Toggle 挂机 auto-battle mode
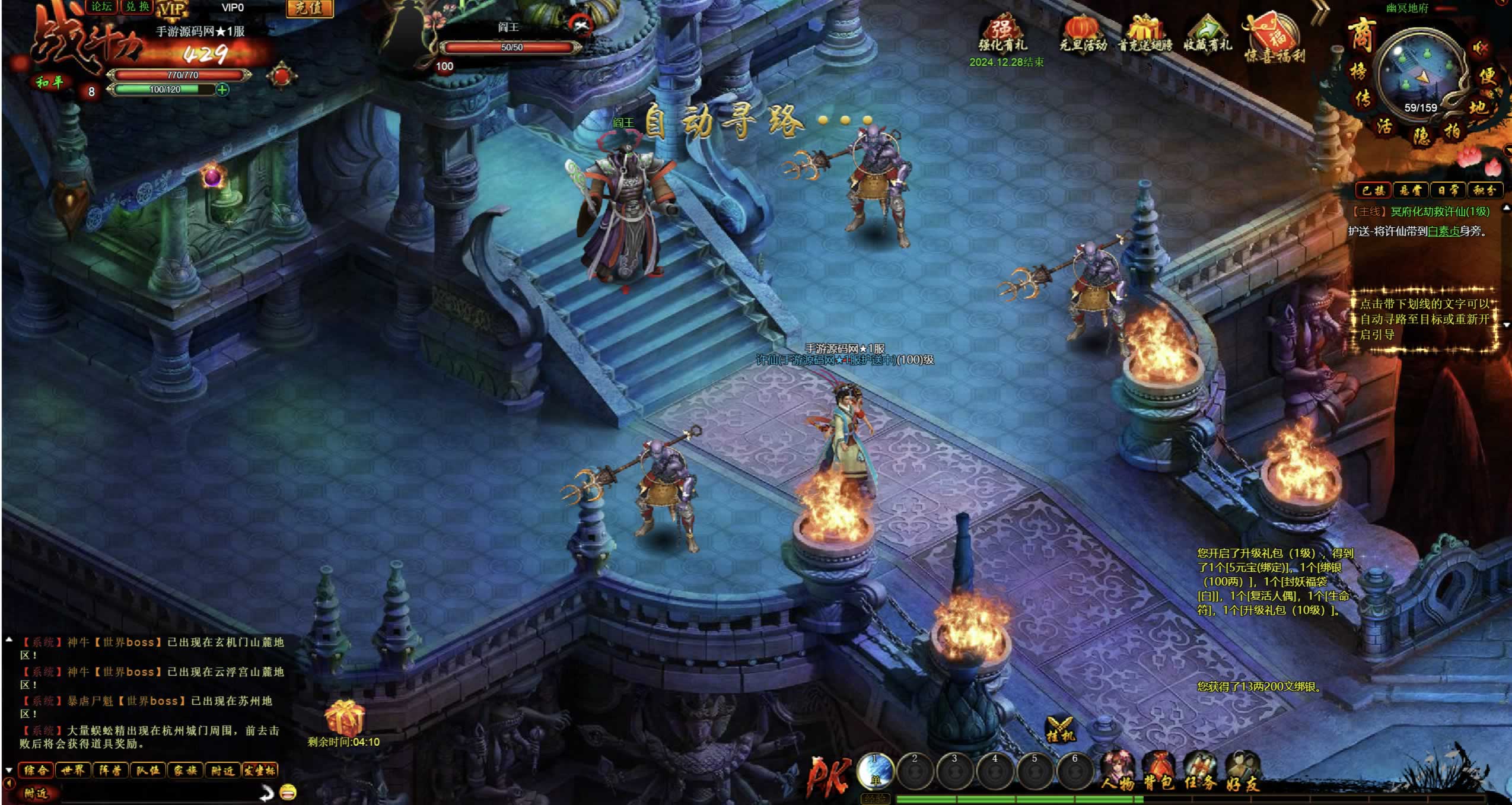Image resolution: width=1512 pixels, height=805 pixels. point(1060,730)
